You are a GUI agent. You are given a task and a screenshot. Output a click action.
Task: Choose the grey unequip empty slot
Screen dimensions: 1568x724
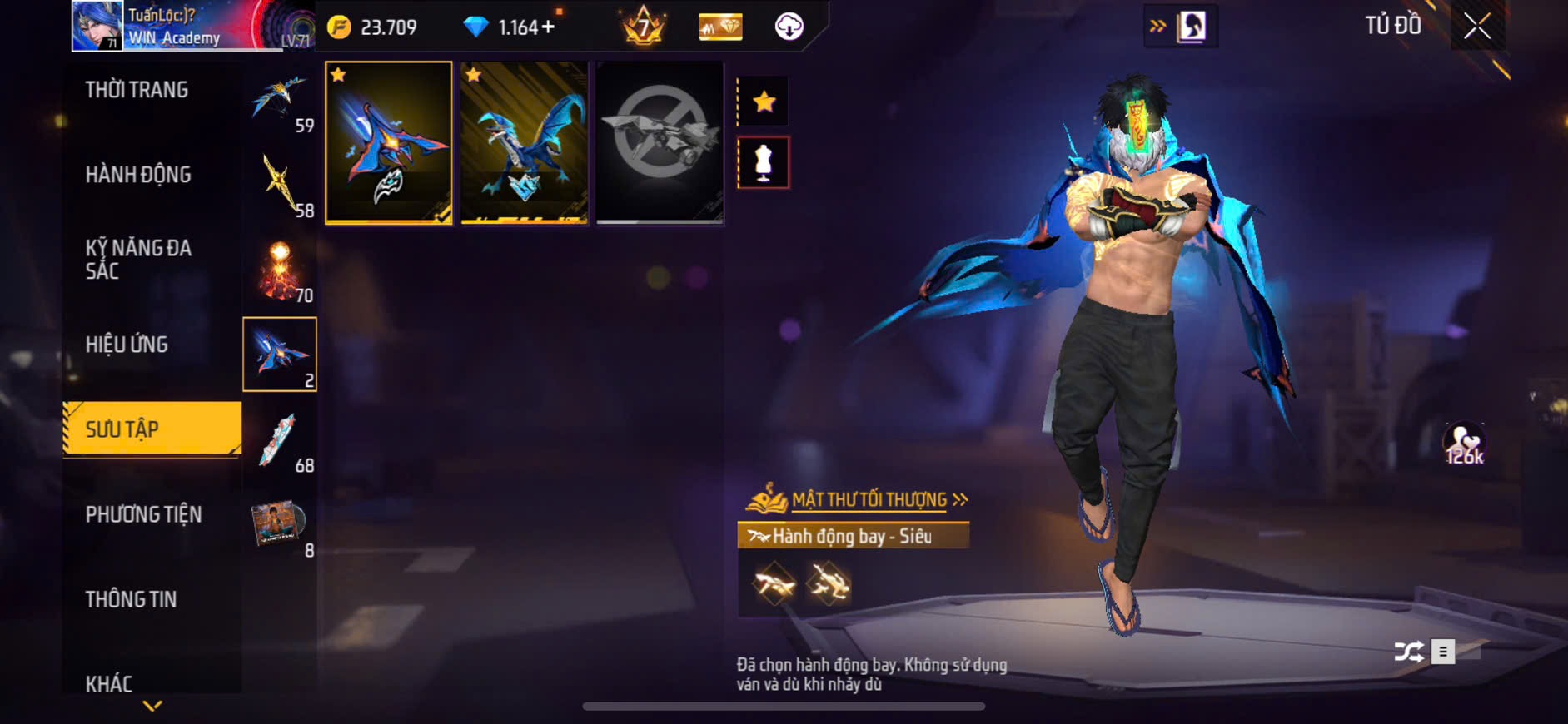point(660,142)
